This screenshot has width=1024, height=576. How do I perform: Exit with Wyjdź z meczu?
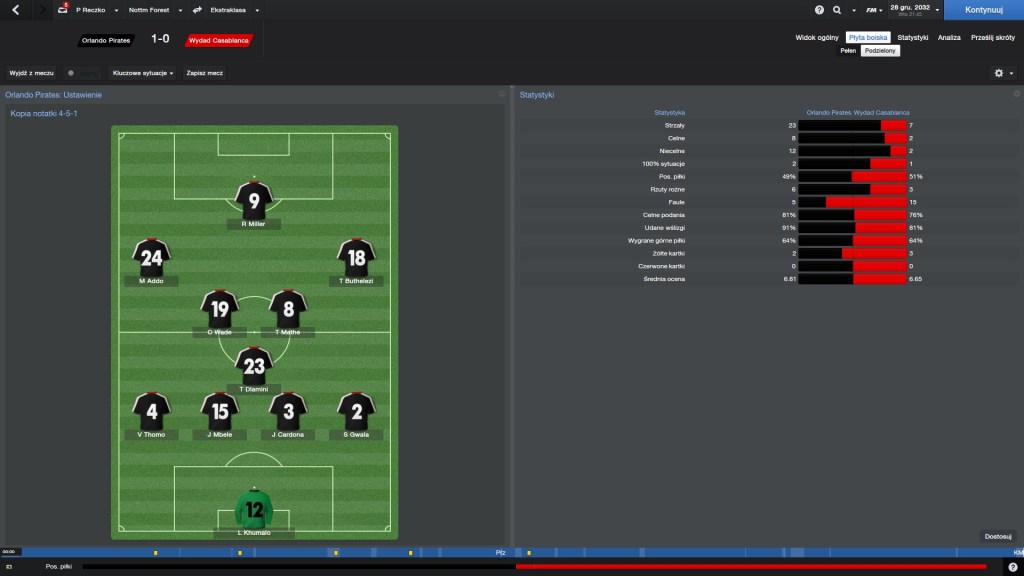coord(31,73)
